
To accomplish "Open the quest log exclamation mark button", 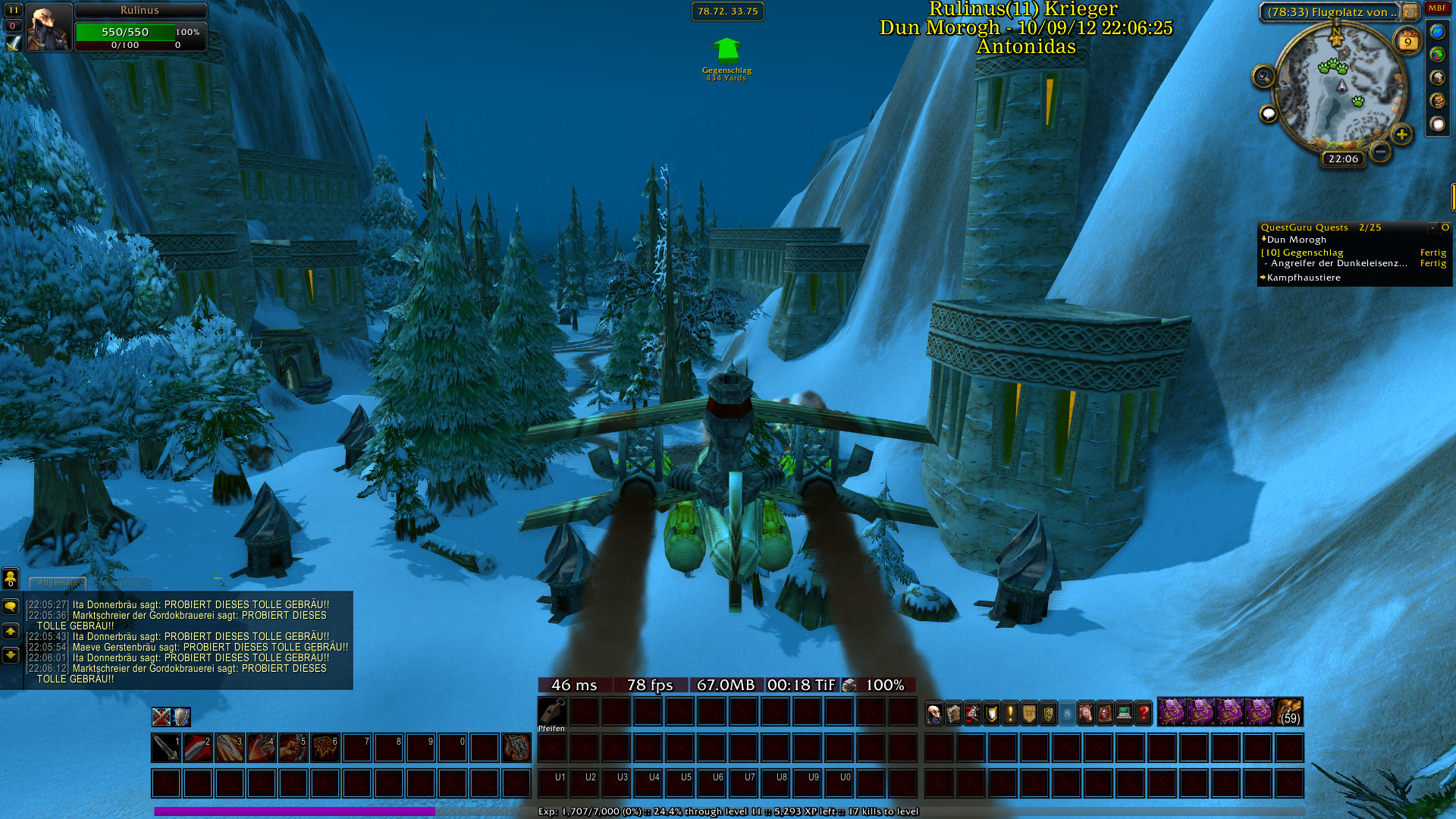I will [1010, 713].
